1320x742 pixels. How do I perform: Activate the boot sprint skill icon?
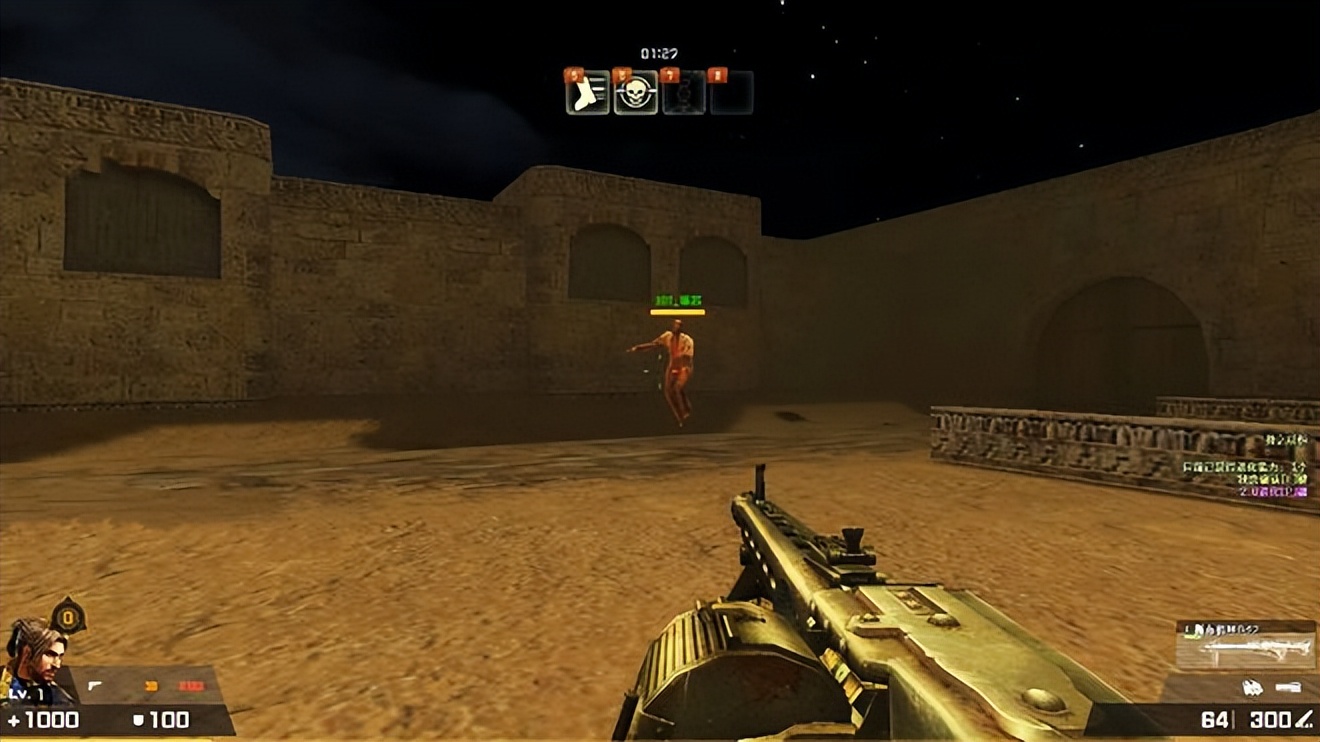coord(587,94)
